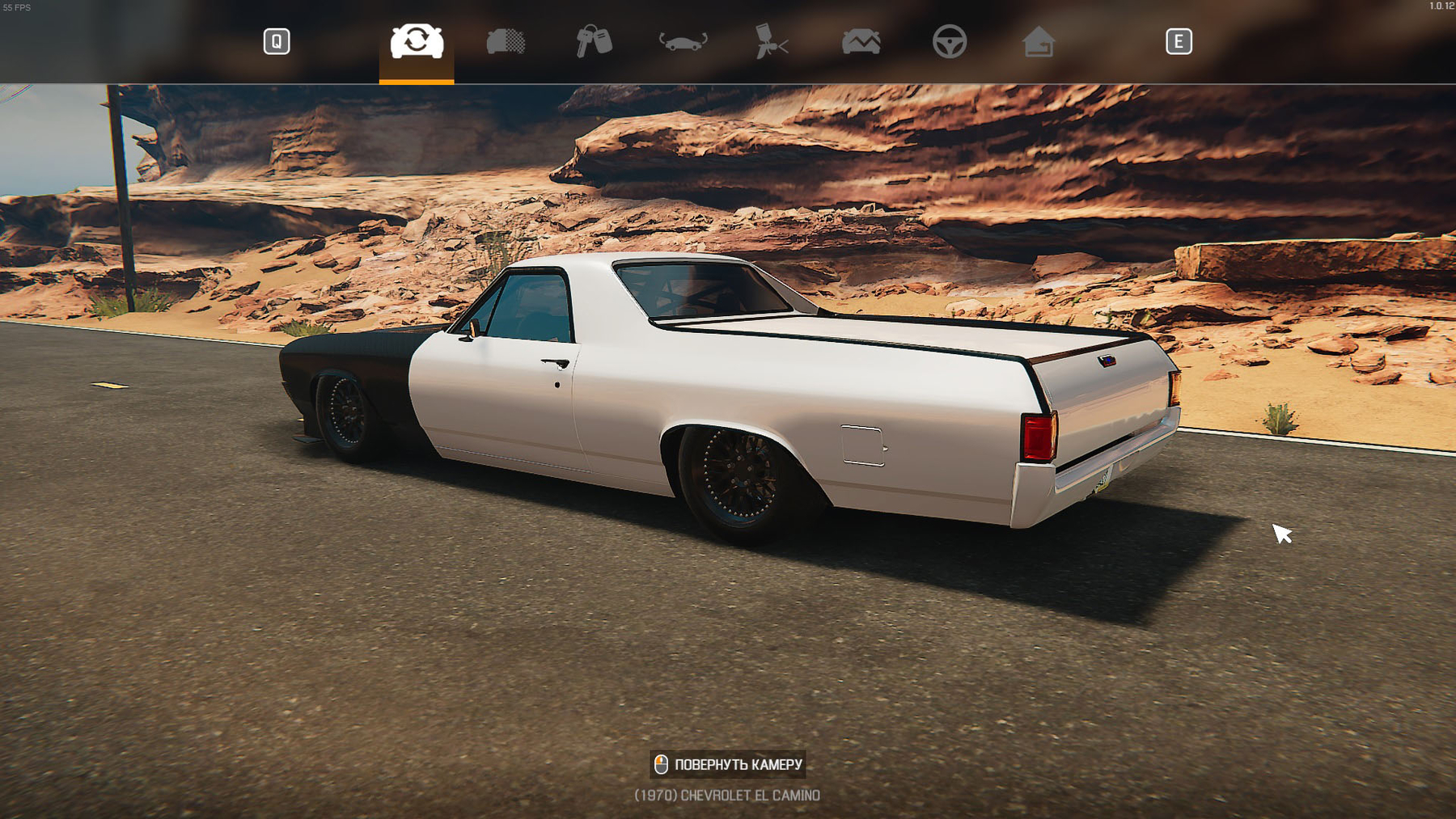Open the checkered flag car tab
This screenshot has width=1456, height=819.
point(506,41)
